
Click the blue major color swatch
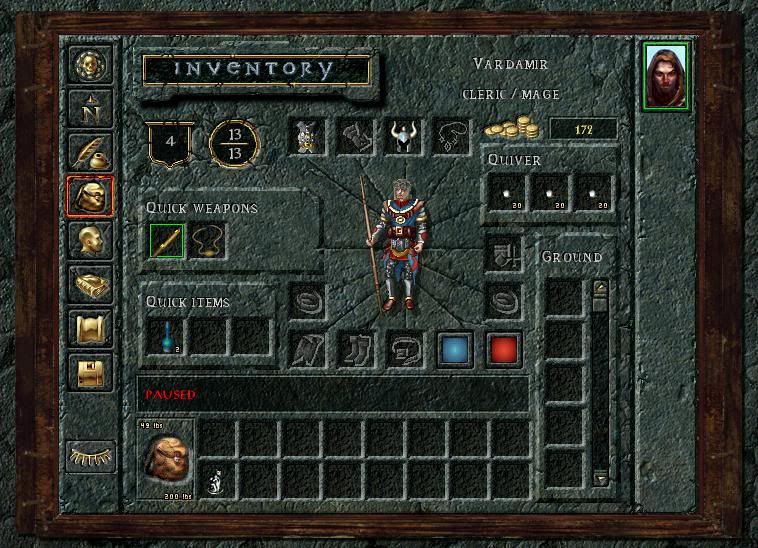click(455, 349)
